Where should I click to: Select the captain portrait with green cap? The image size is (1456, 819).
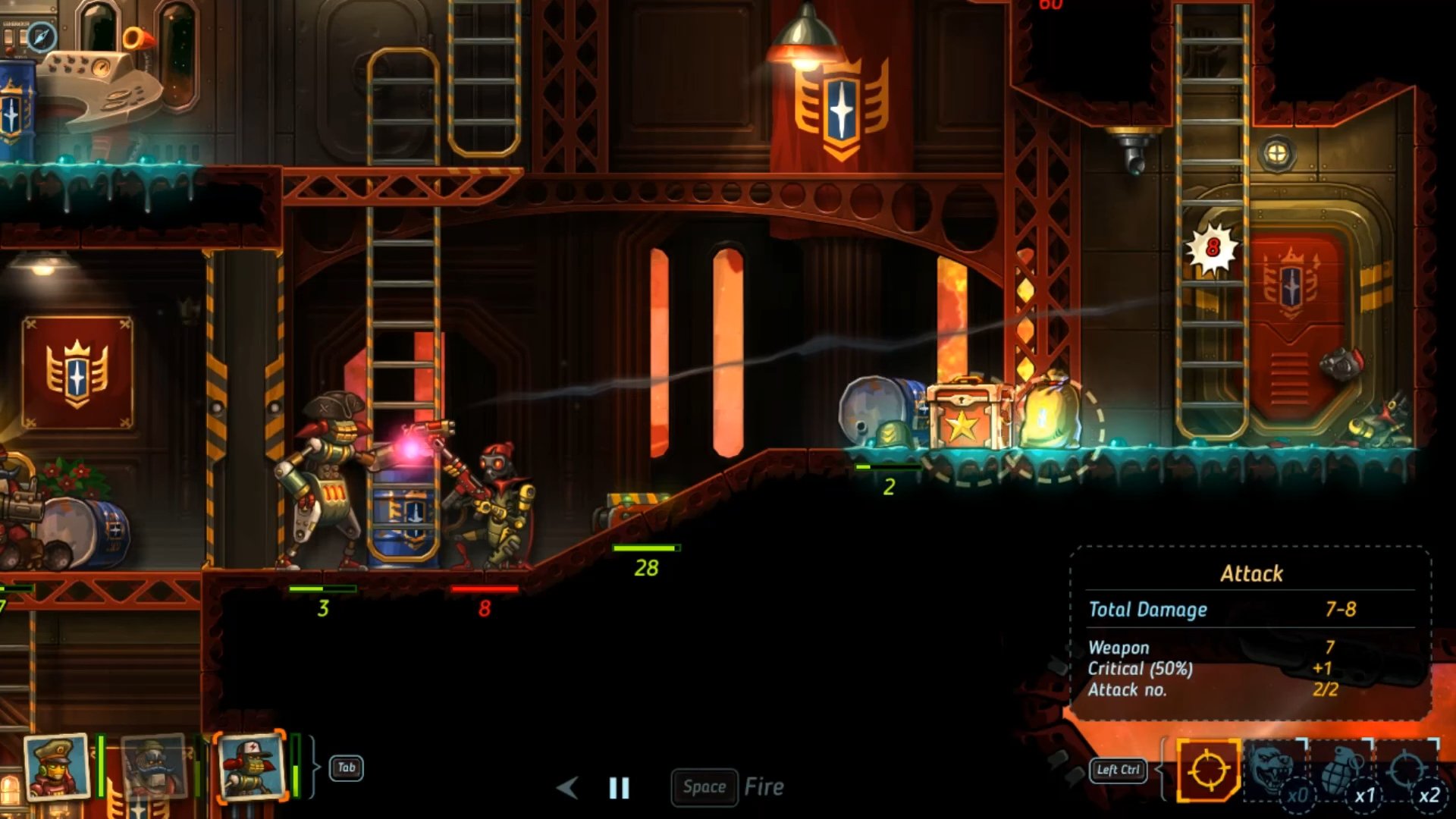pos(56,767)
